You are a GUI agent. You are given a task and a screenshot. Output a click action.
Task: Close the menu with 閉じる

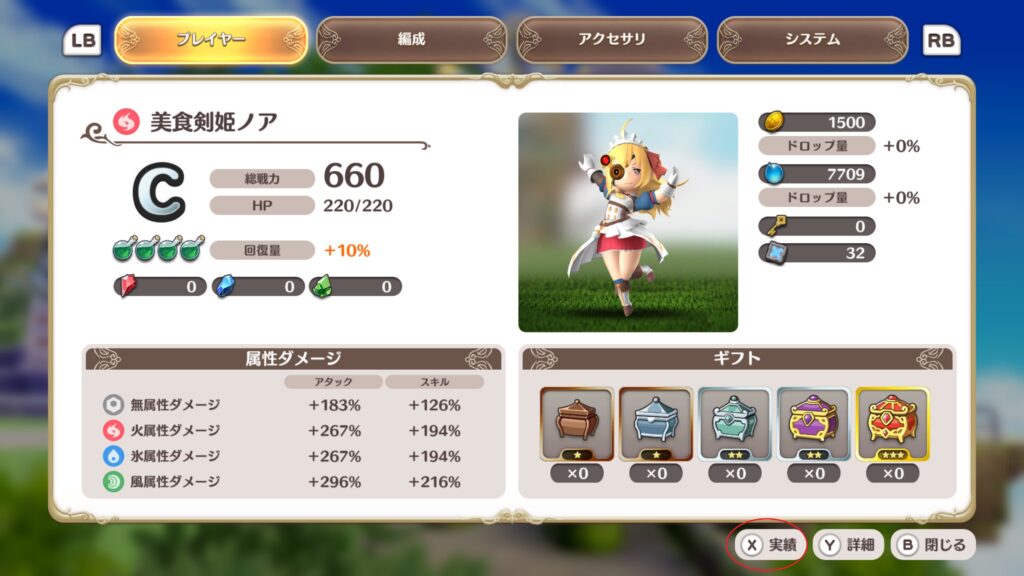pyautogui.click(x=933, y=545)
